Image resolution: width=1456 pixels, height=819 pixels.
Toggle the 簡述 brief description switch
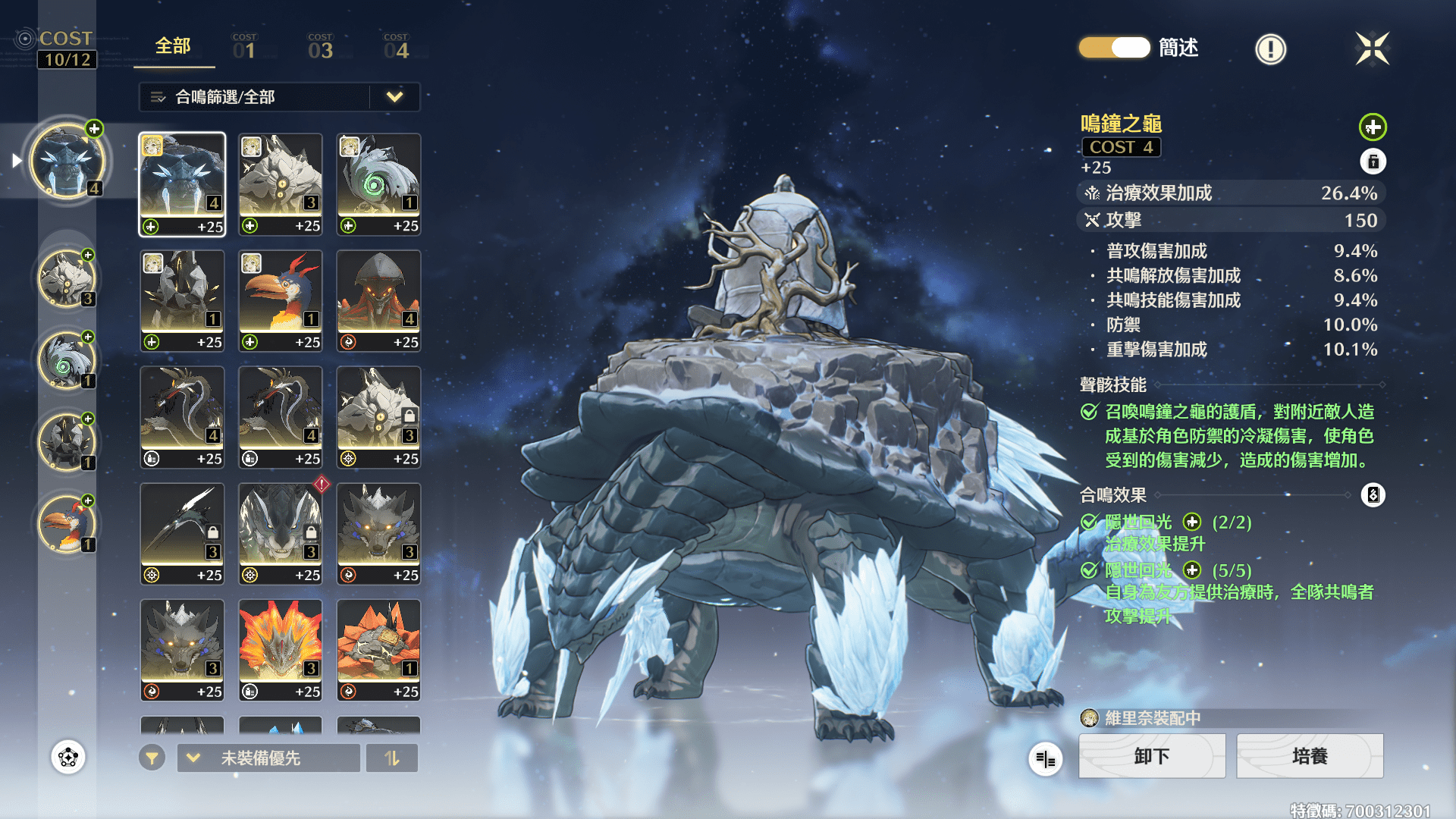pyautogui.click(x=1114, y=48)
